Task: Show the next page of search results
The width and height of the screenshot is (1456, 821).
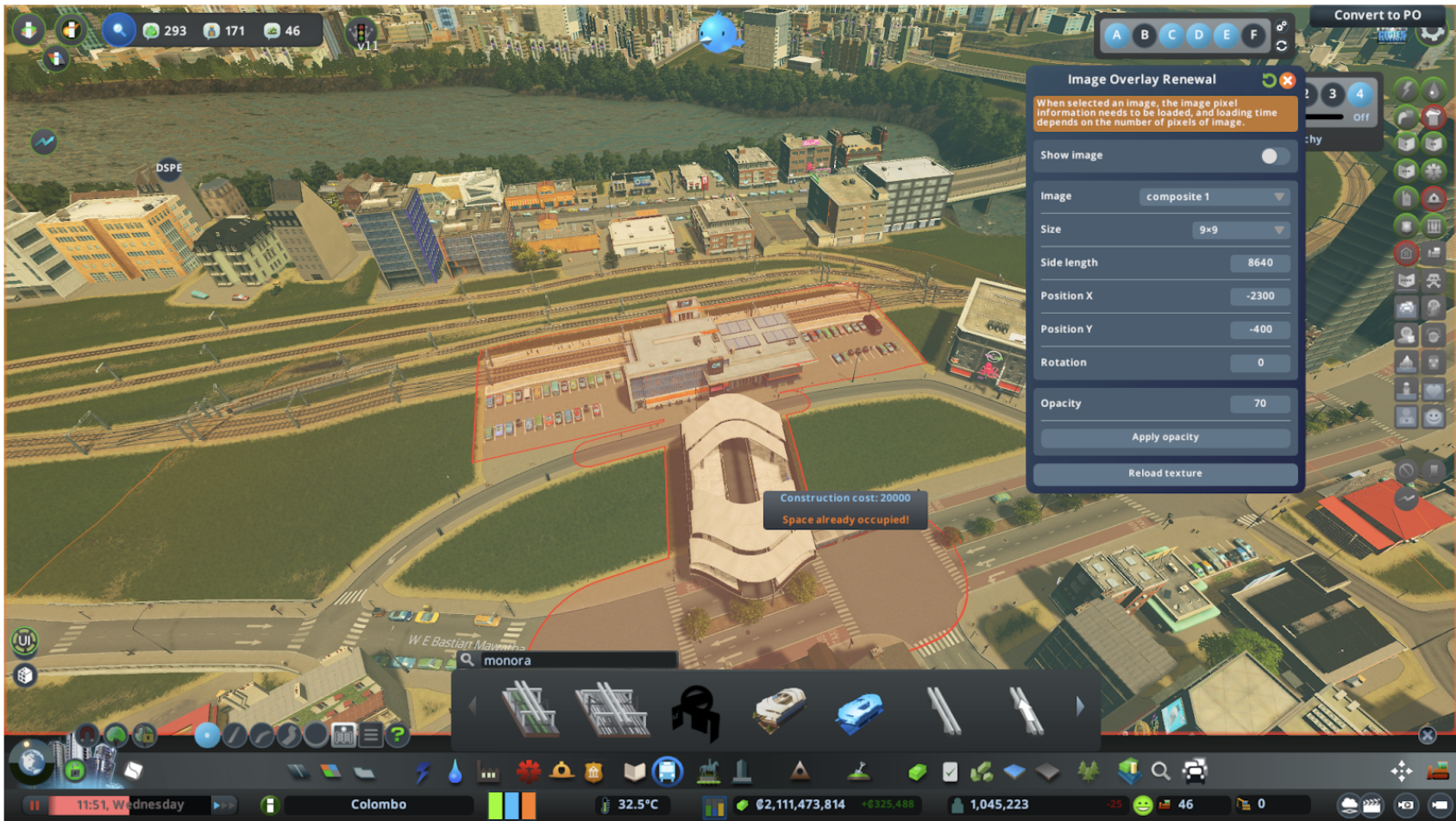Action: pos(1080,707)
